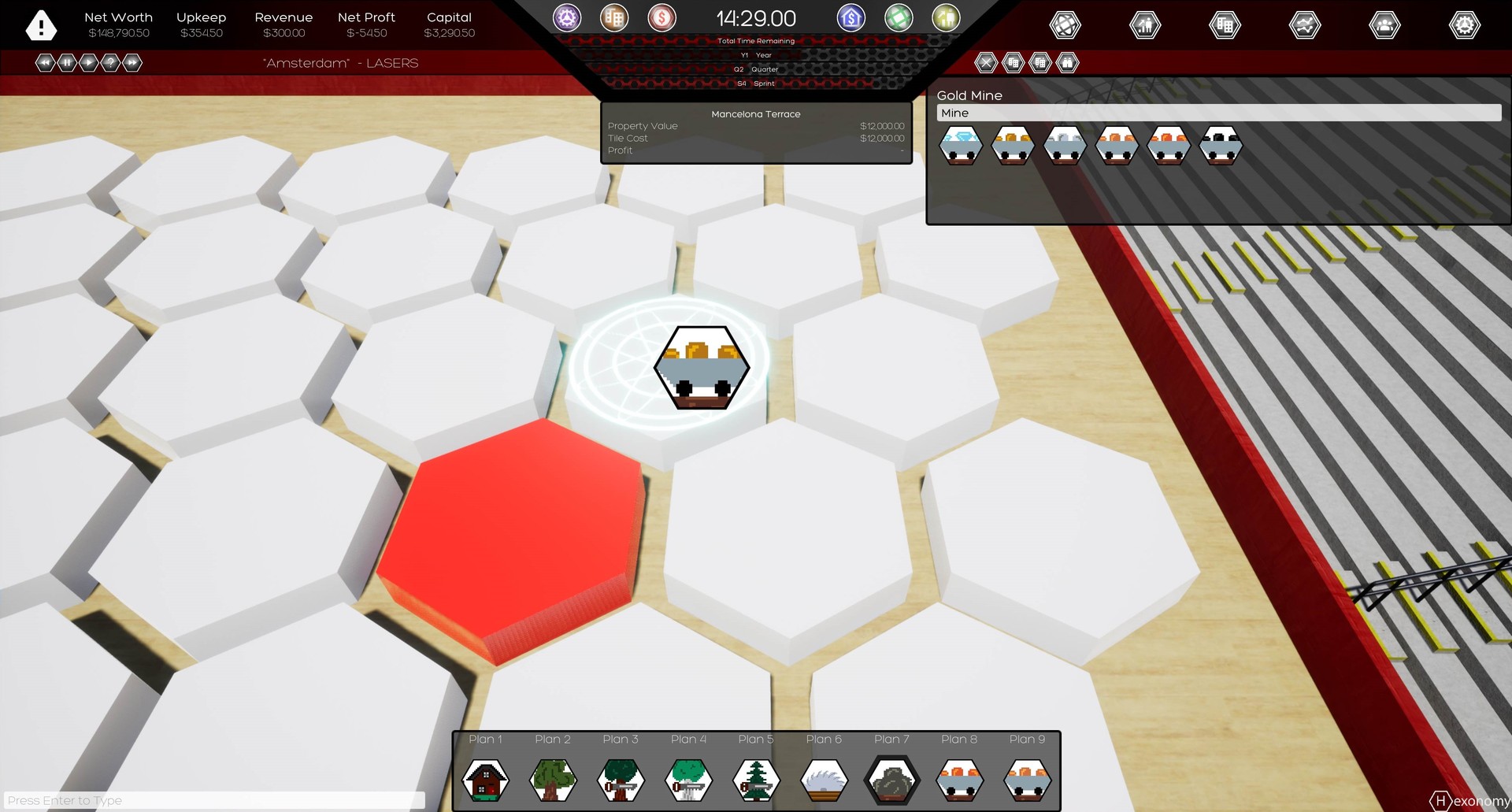Click the binoculars search icon
Viewport: 1512px width, 812px height.
click(1067, 63)
